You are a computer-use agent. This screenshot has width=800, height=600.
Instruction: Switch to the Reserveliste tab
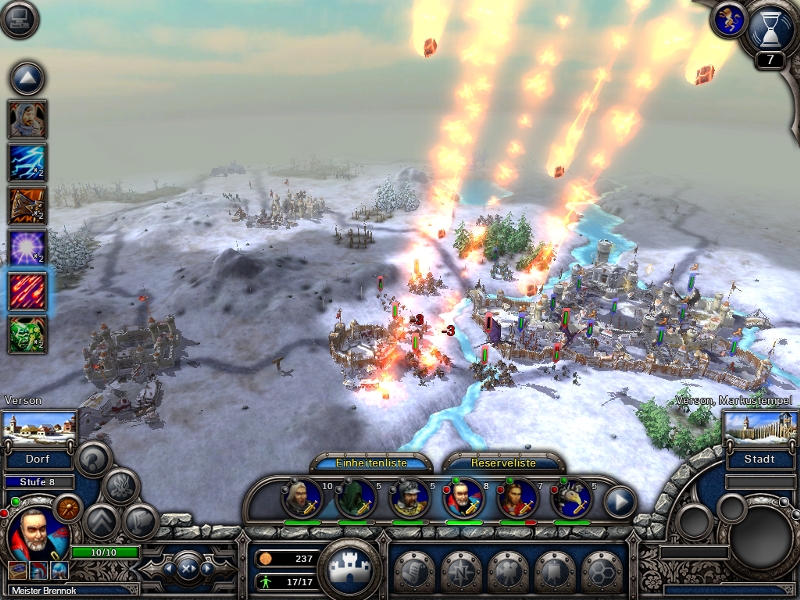tap(503, 463)
